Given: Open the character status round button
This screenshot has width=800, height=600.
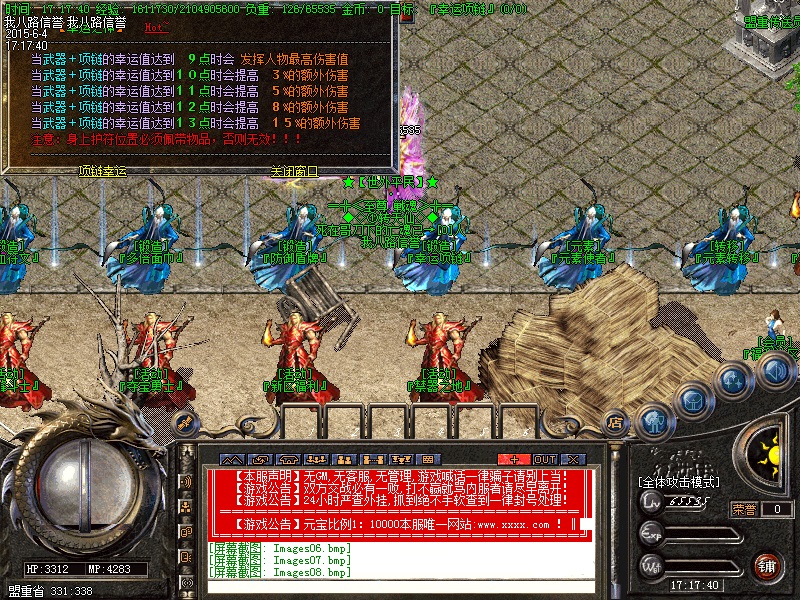Looking at the screenshot, I should [x=654, y=421].
